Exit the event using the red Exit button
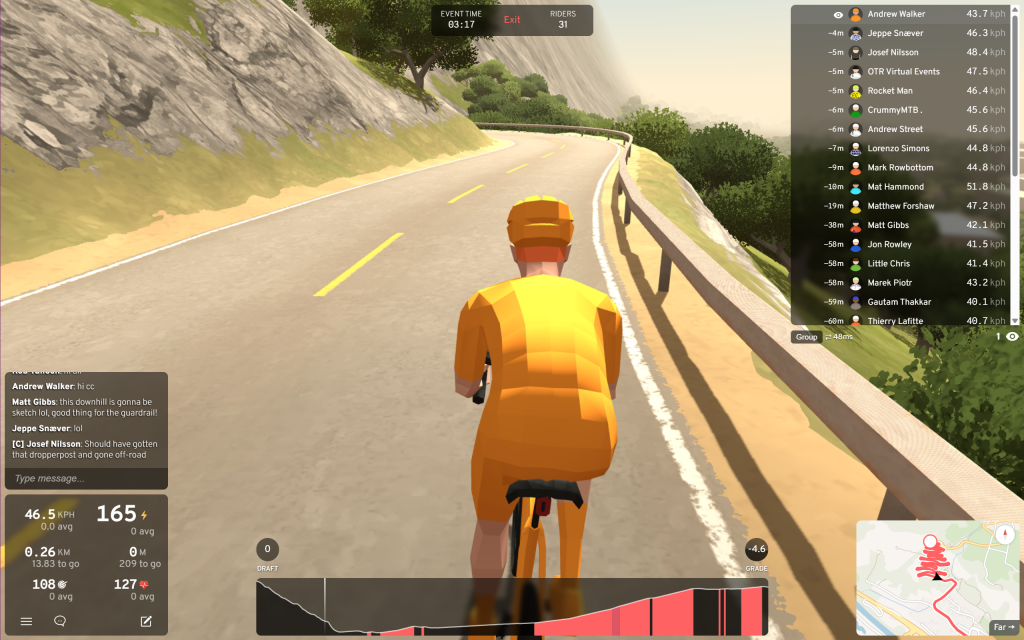 point(512,20)
